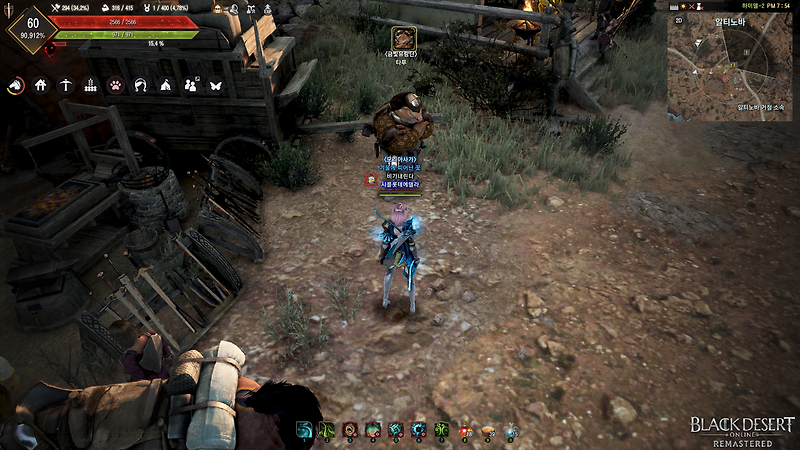Open the pickaxe worker icon
The height and width of the screenshot is (450, 800).
(x=66, y=86)
